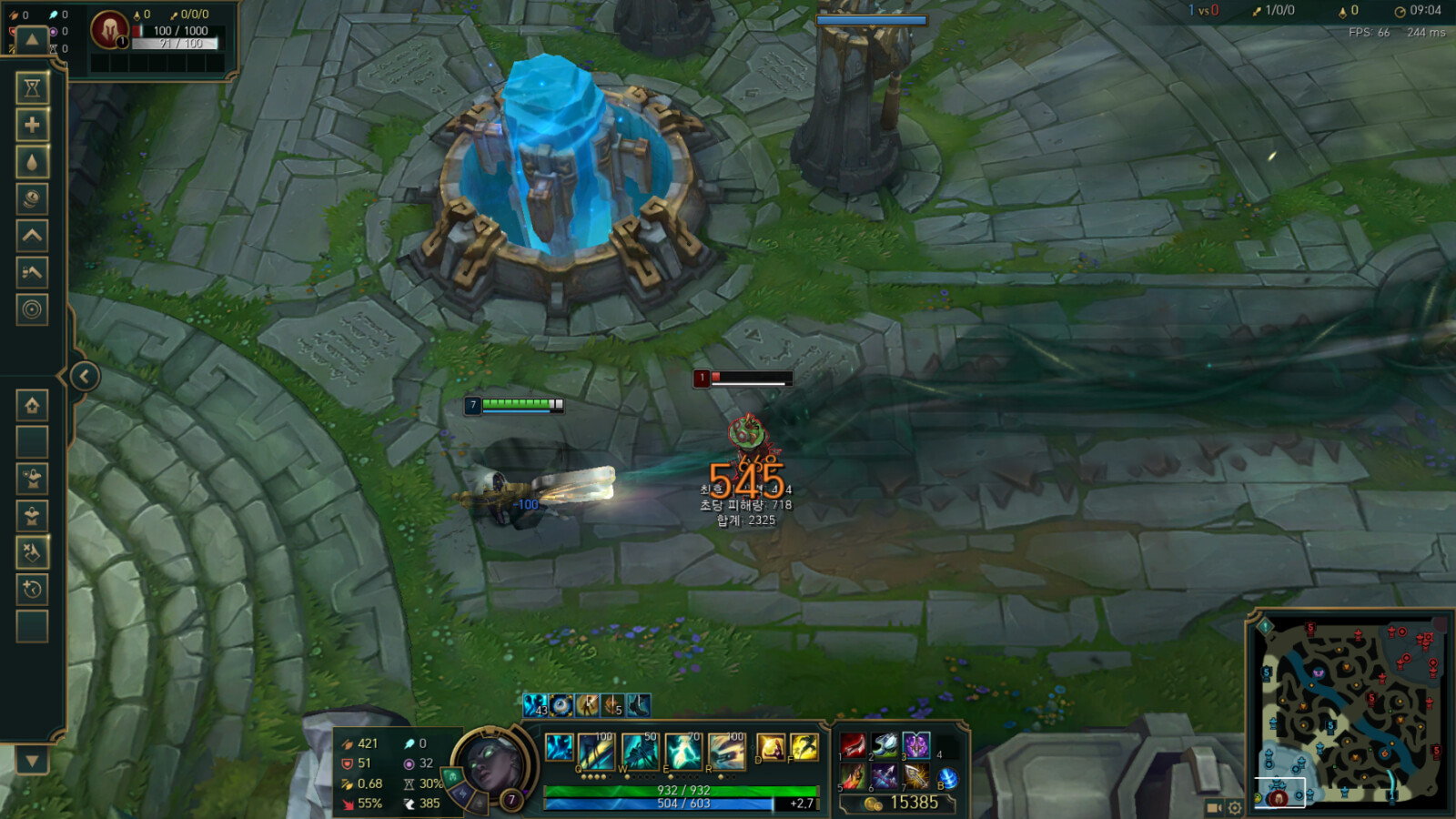Select the enemy champion portrait frame
The width and height of the screenshot is (1456, 819).
(109, 30)
